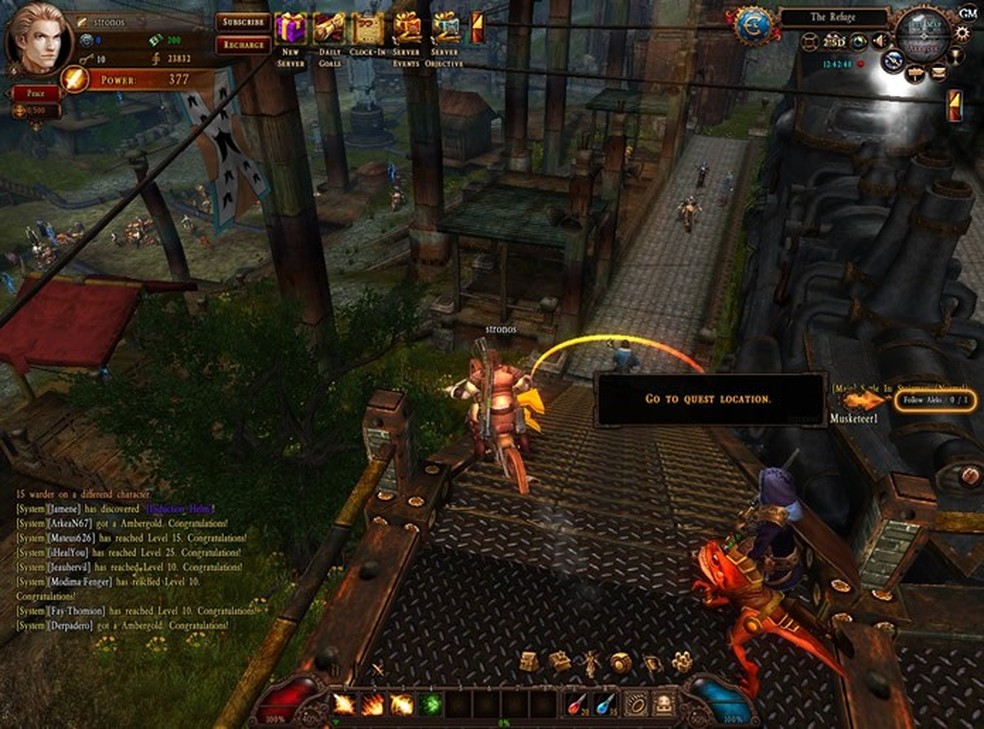The image size is (984, 729).
Task: View the Server Events rewards
Action: point(407,29)
